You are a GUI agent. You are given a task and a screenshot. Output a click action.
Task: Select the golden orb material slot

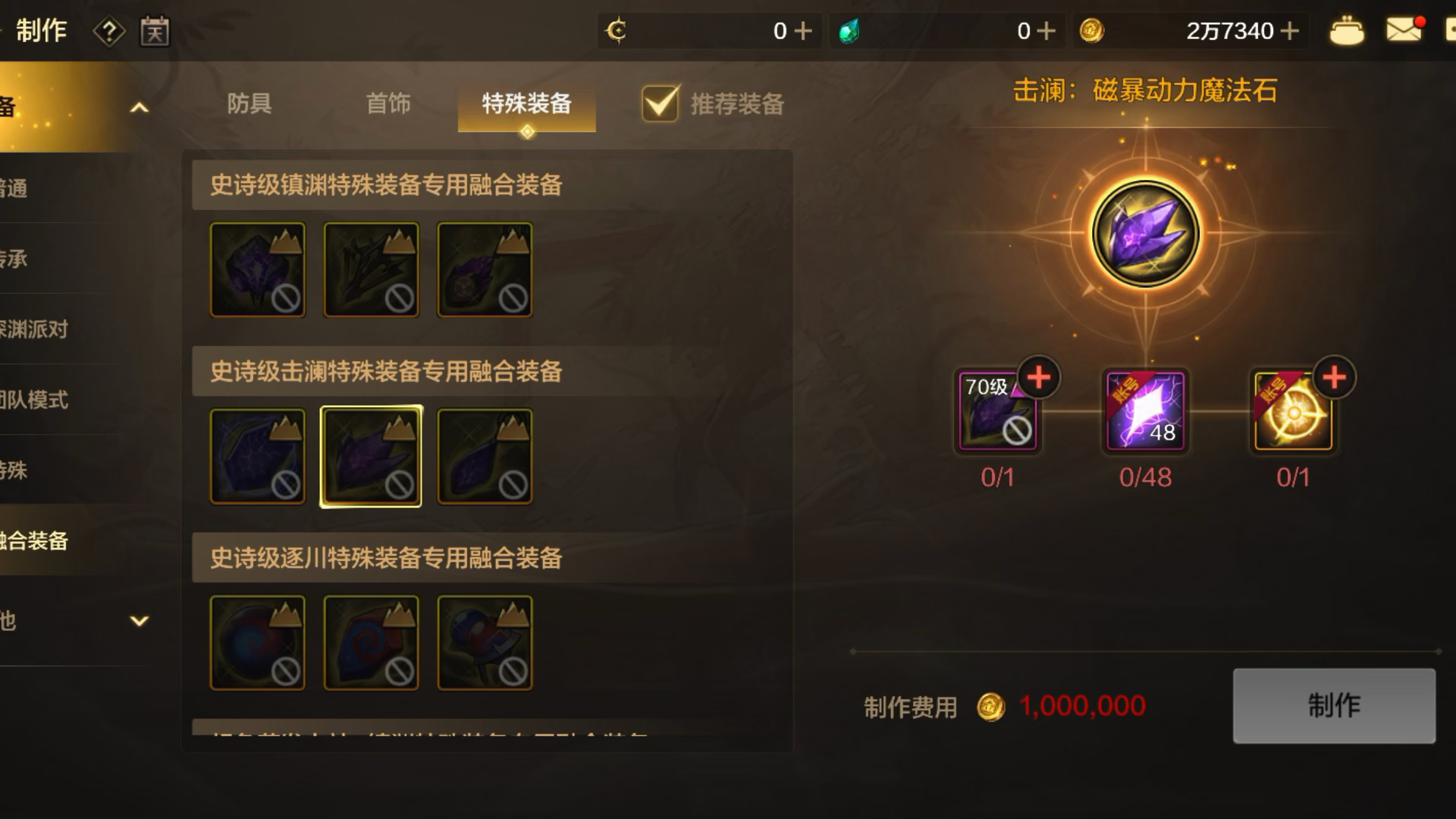coord(1293,411)
